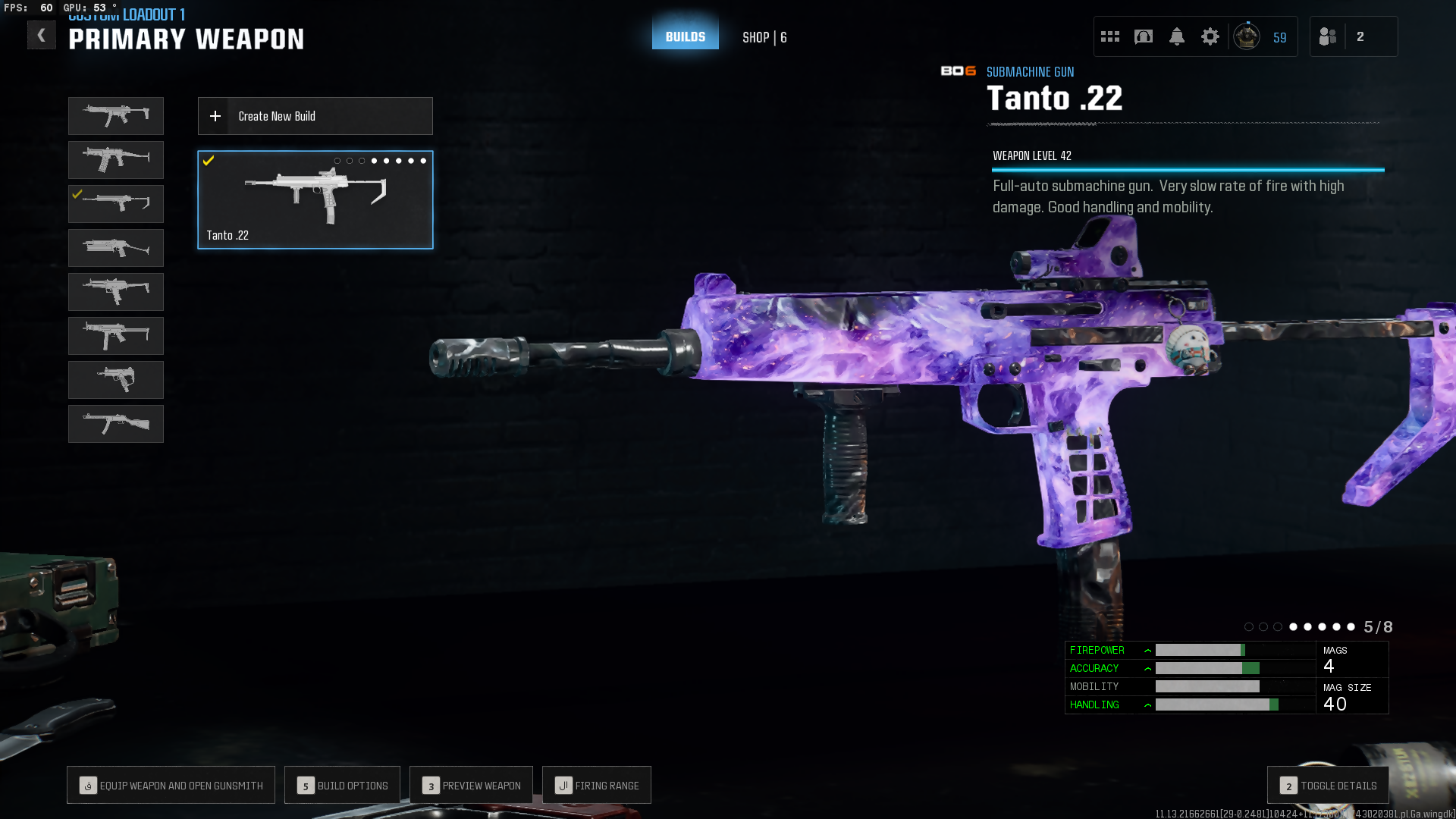Image resolution: width=1456 pixels, height=819 pixels.
Task: Toggle weapon details
Action: point(1328,786)
